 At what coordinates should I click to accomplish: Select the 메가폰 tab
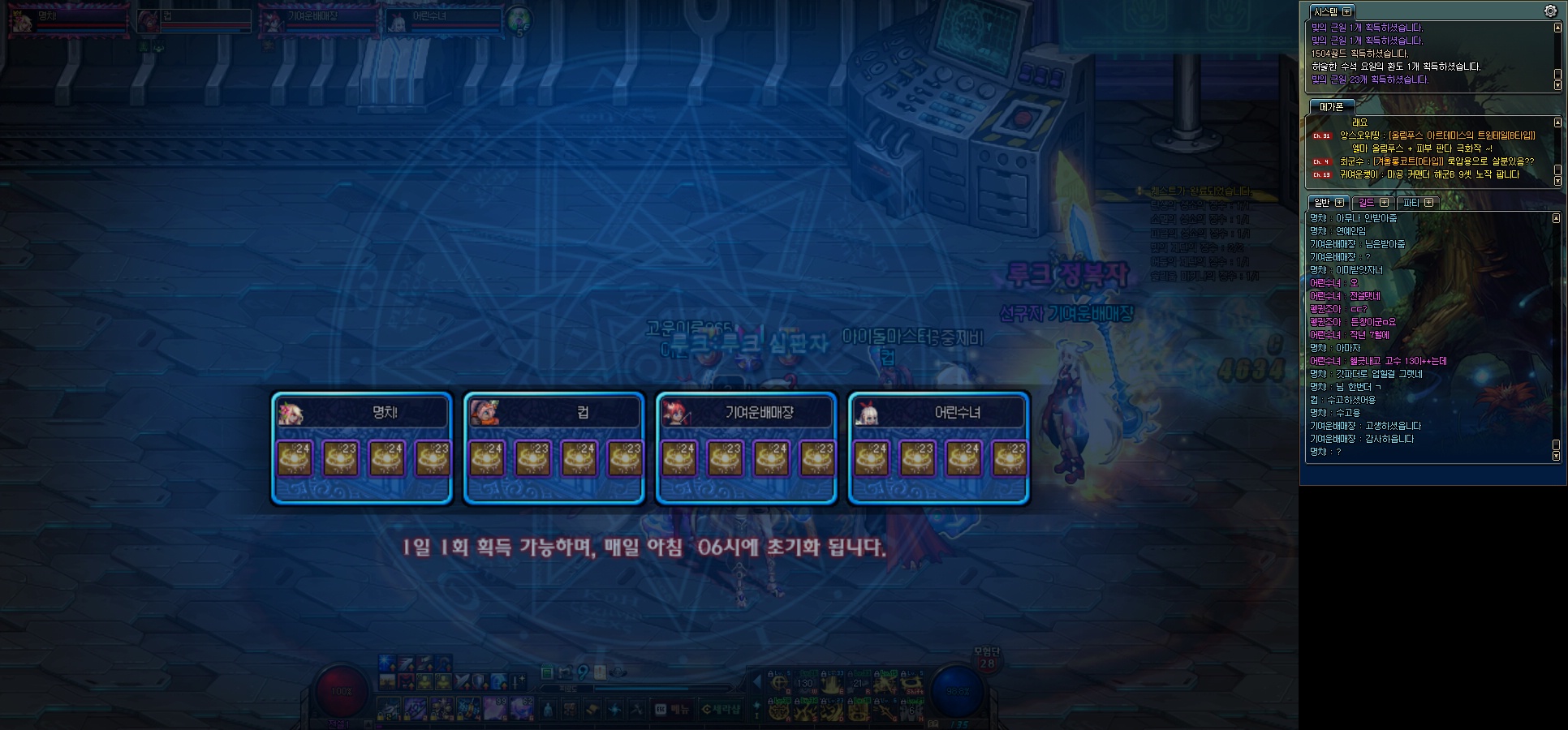coord(1331,106)
